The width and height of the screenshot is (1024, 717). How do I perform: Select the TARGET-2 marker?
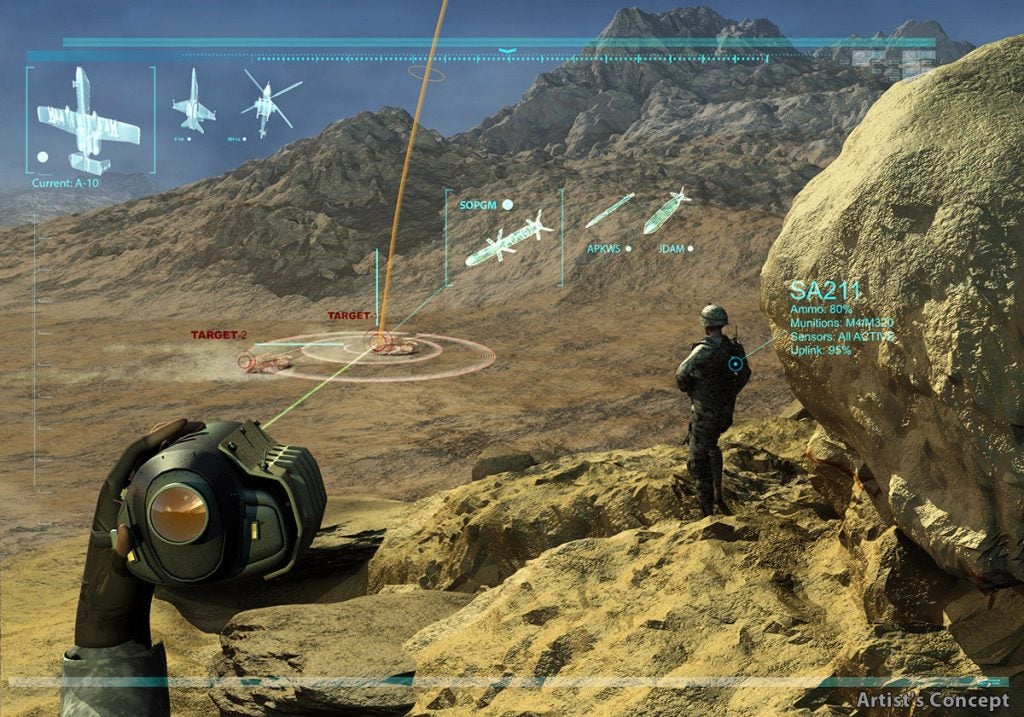(x=246, y=361)
